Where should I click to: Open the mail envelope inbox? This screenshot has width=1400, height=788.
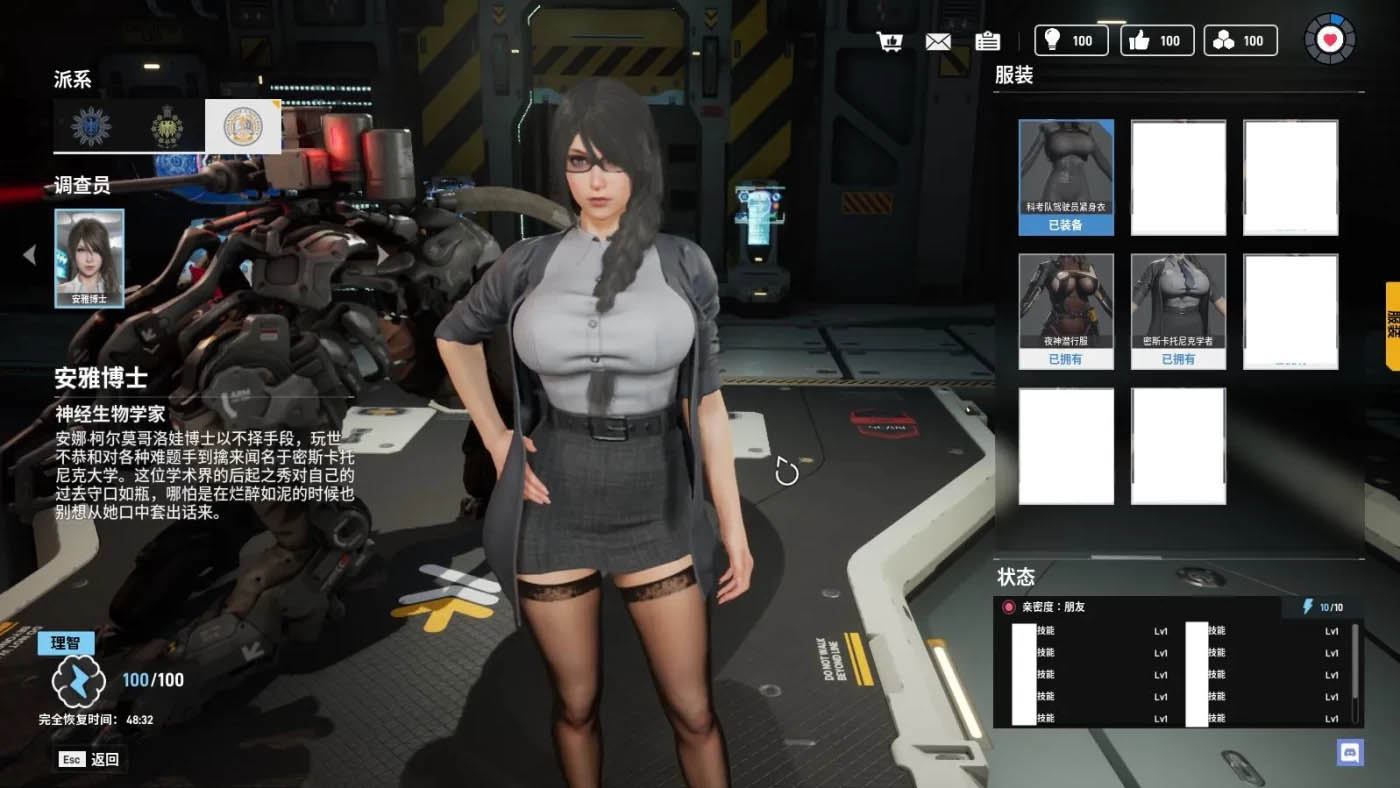pyautogui.click(x=938, y=41)
